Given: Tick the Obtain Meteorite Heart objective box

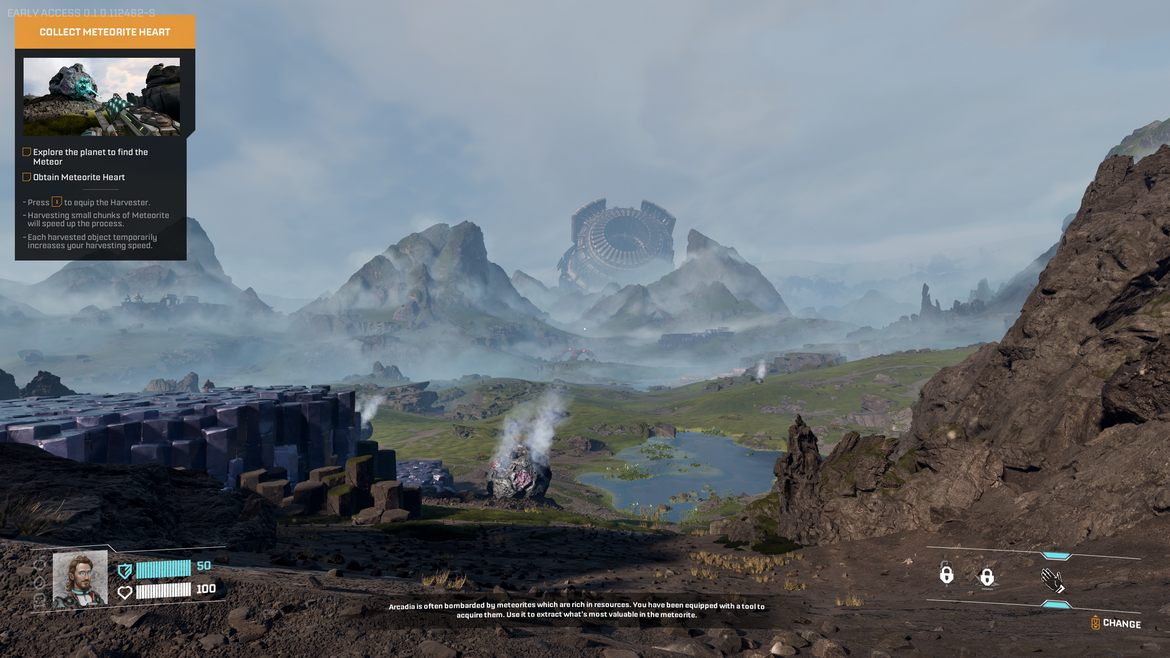Looking at the screenshot, I should 27,177.
